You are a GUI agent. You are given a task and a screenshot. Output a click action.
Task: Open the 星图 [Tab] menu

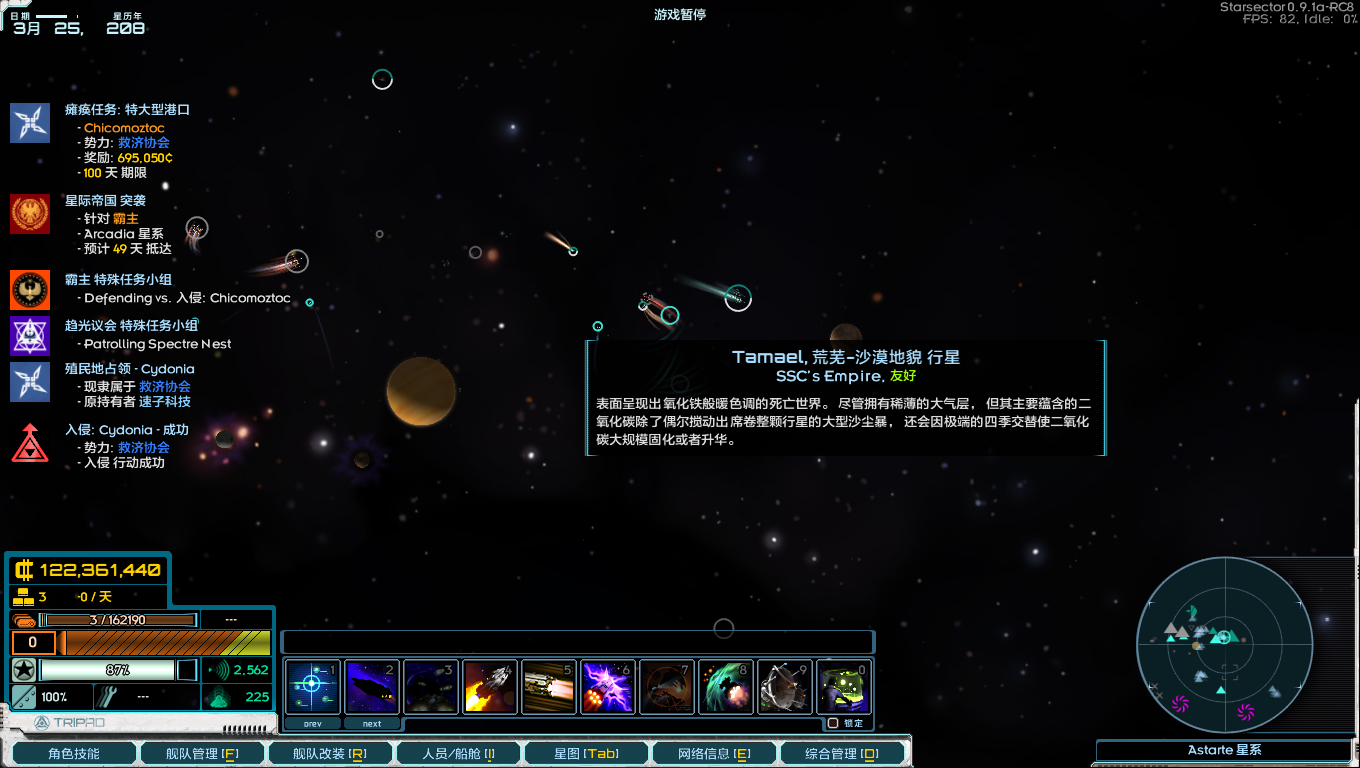click(586, 752)
